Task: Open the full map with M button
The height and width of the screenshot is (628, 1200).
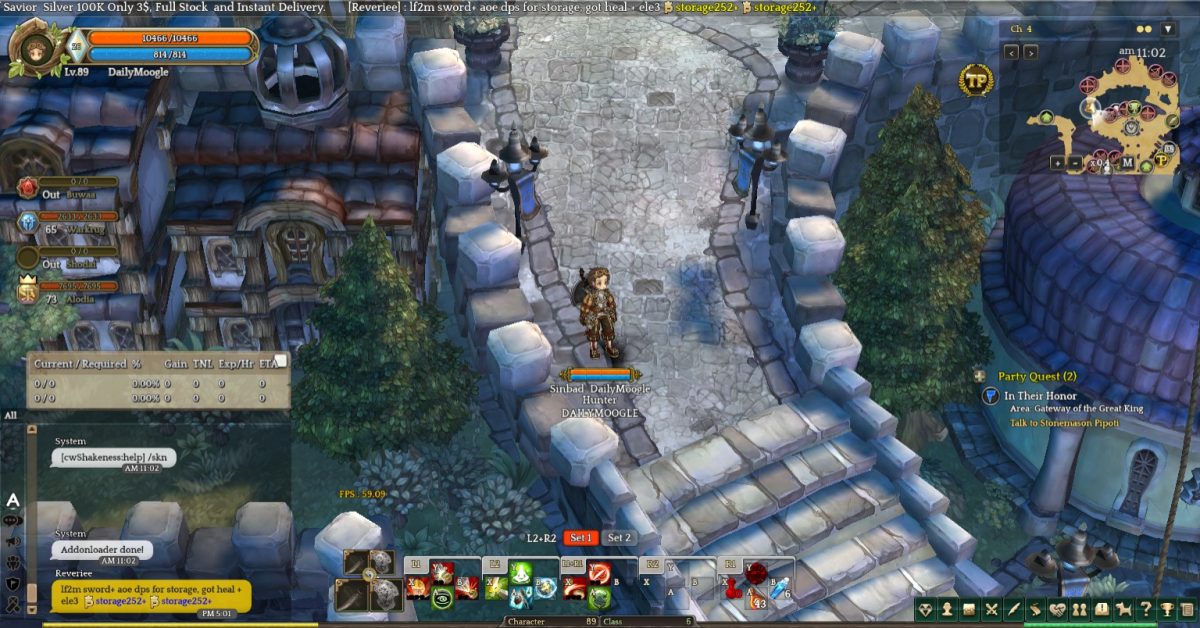Action: tap(1127, 163)
